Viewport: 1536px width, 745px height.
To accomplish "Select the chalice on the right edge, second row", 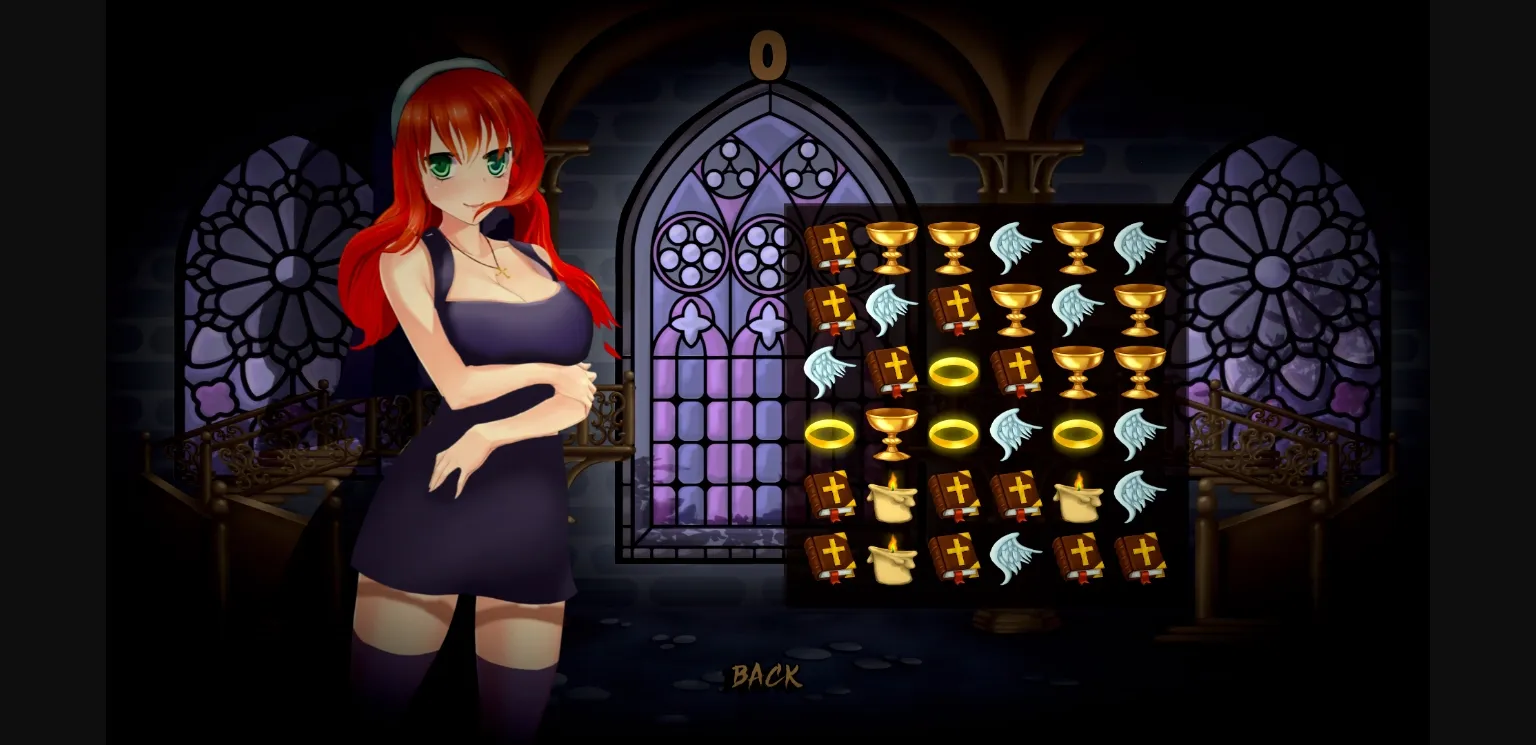I will [x=1145, y=308].
